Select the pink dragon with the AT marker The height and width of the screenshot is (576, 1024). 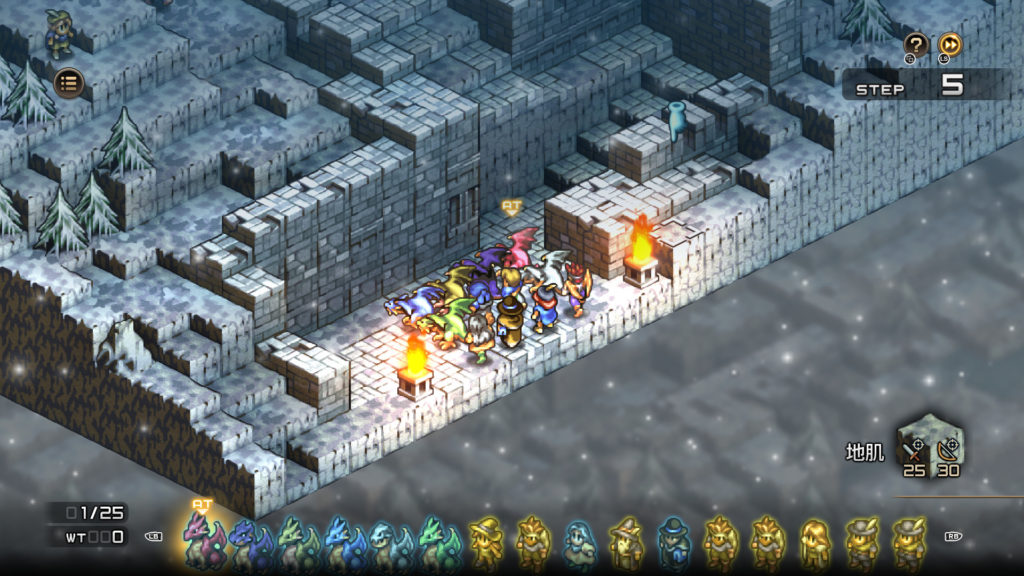pyautogui.click(x=201, y=540)
